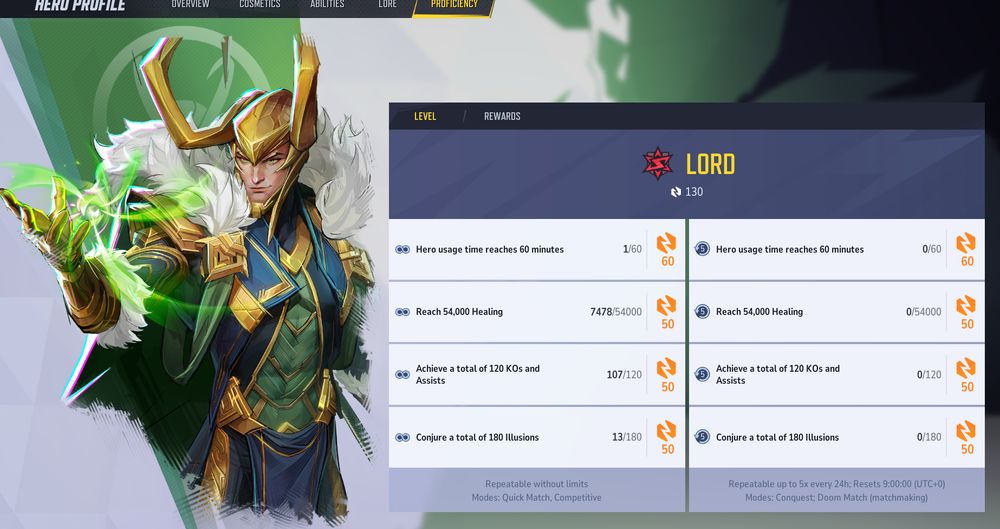Show the Abilities tab
1000x529 pixels.
327,5
